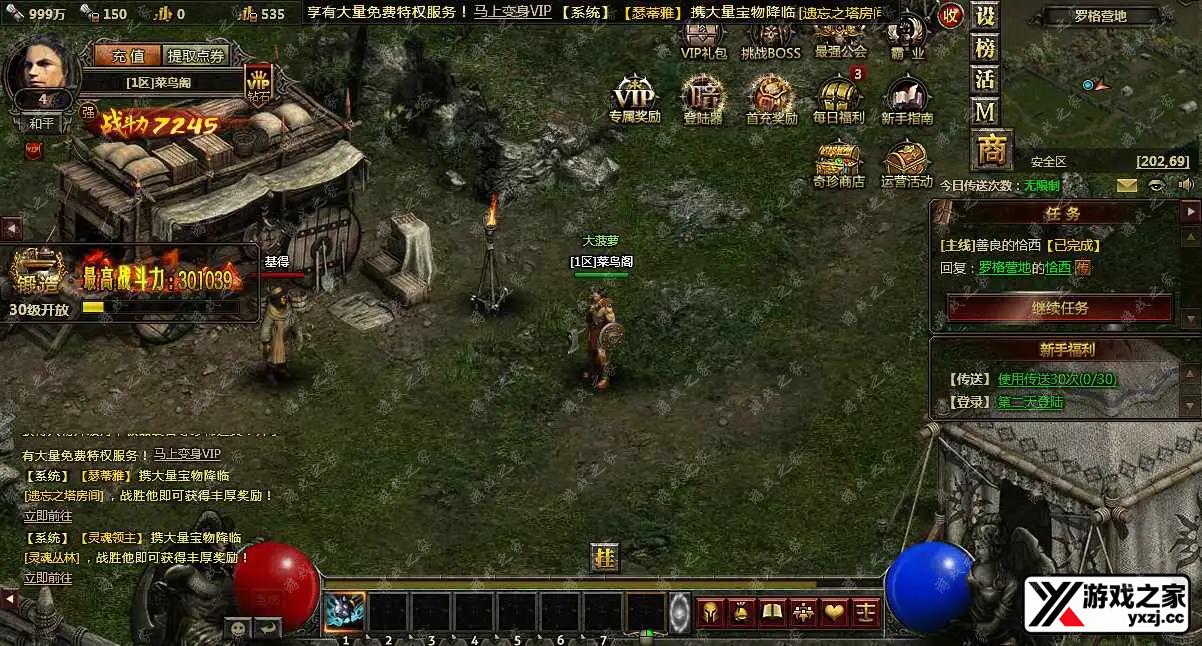This screenshot has height=646, width=1202.
Task: Activate the skill in hotbar slot 1
Action: [x=345, y=611]
